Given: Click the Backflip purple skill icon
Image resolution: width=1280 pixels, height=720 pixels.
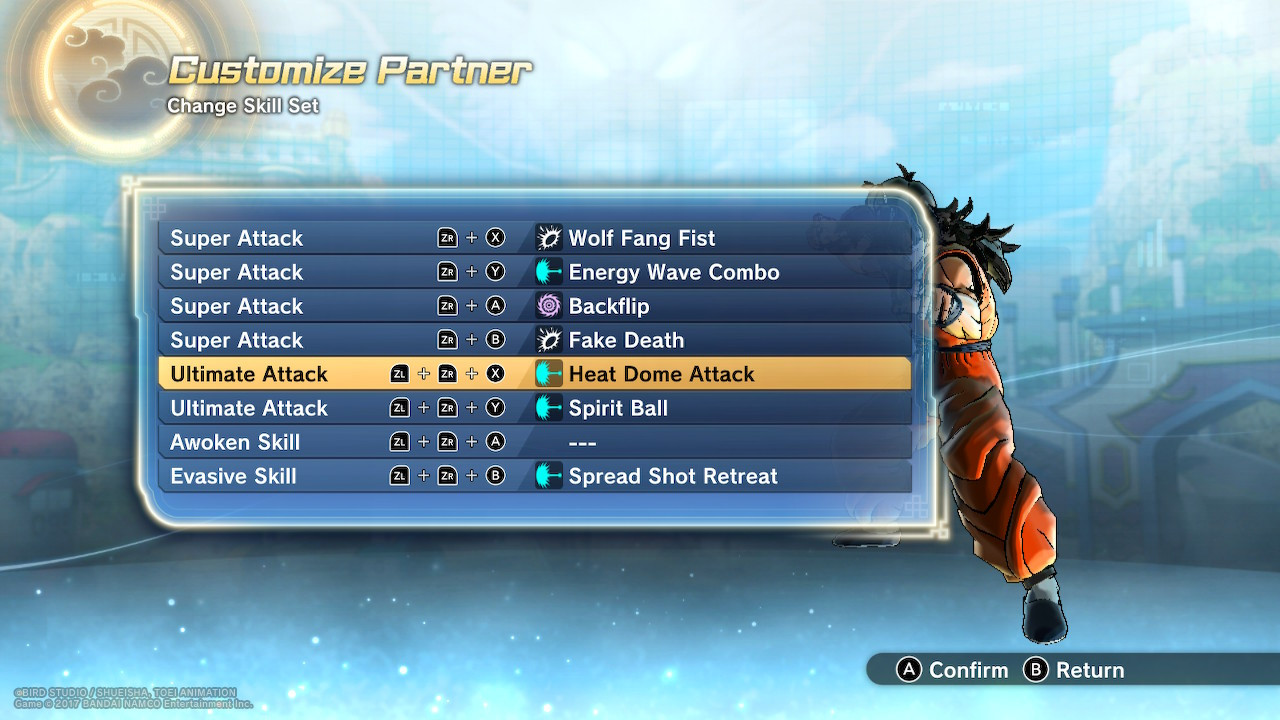Looking at the screenshot, I should pyautogui.click(x=548, y=306).
